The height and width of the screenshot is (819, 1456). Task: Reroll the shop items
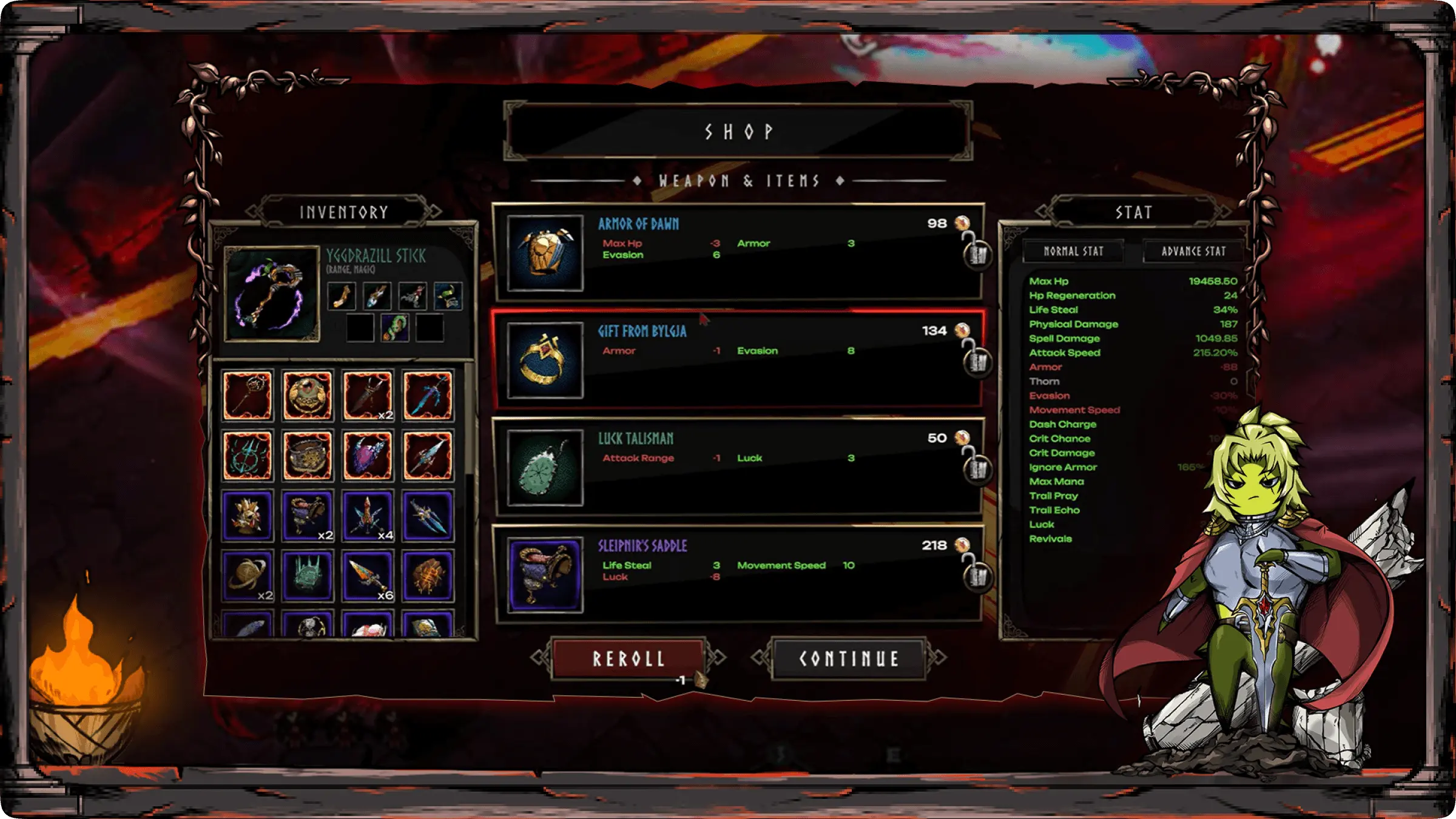628,658
